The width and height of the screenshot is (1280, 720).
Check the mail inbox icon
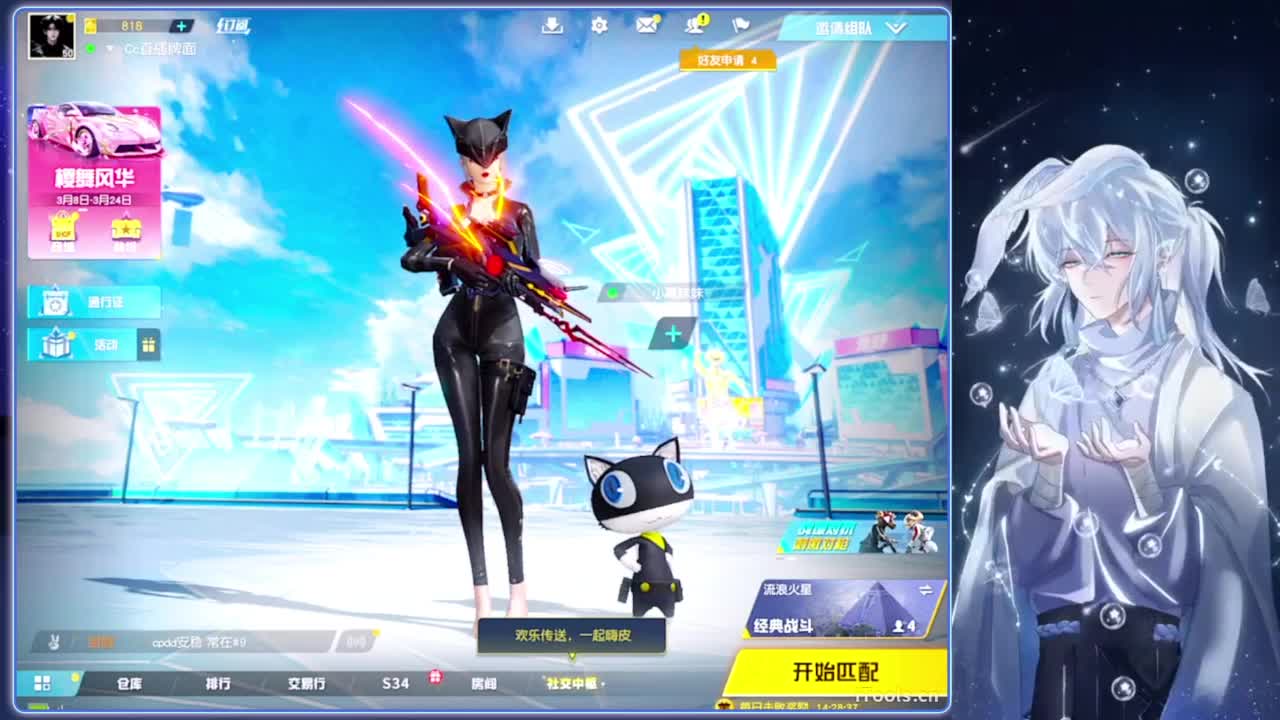[647, 27]
